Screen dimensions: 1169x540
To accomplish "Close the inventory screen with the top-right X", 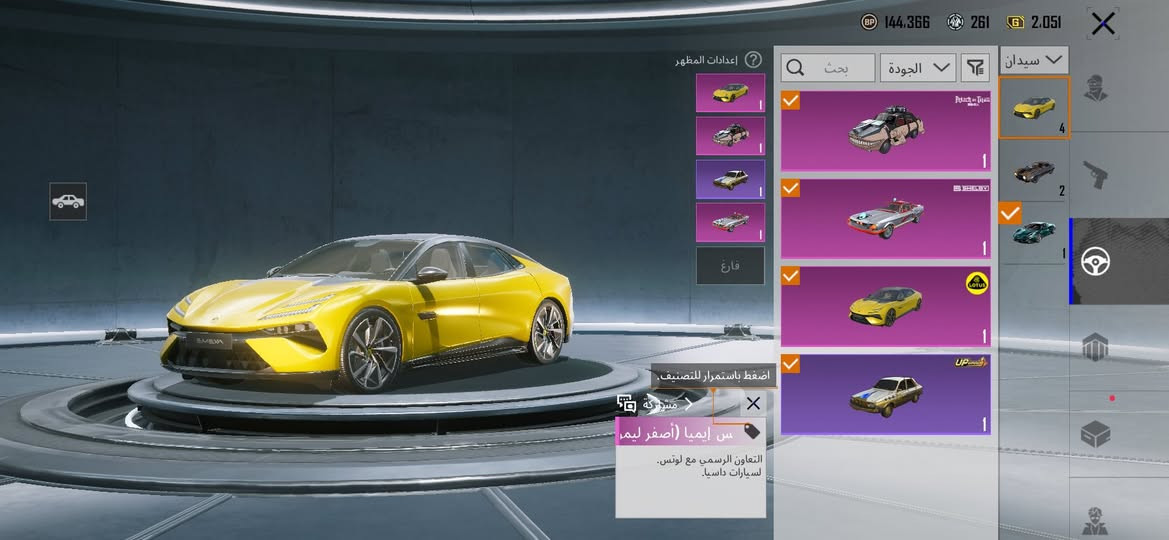I will (1102, 24).
